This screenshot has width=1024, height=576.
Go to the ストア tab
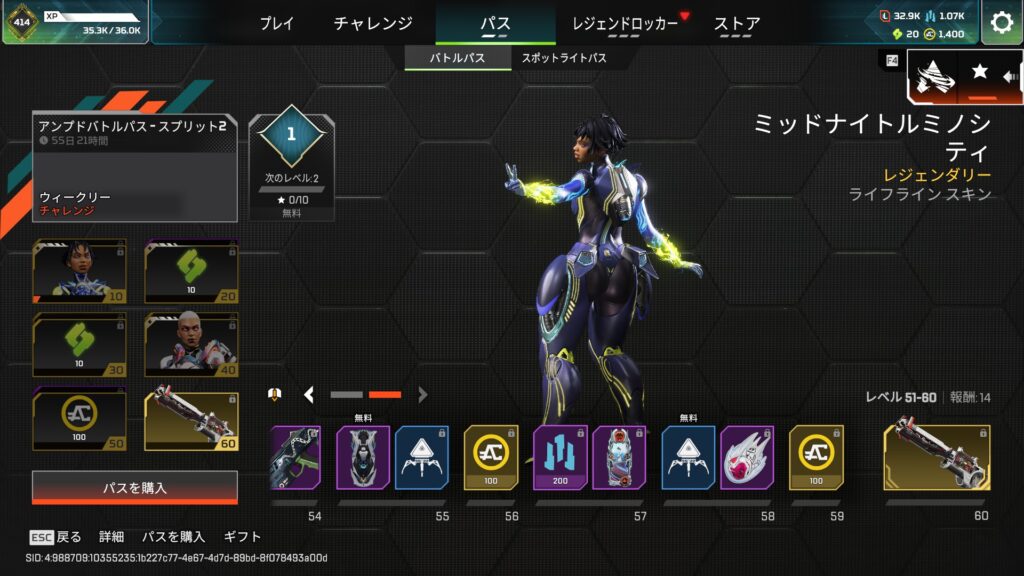(x=737, y=23)
